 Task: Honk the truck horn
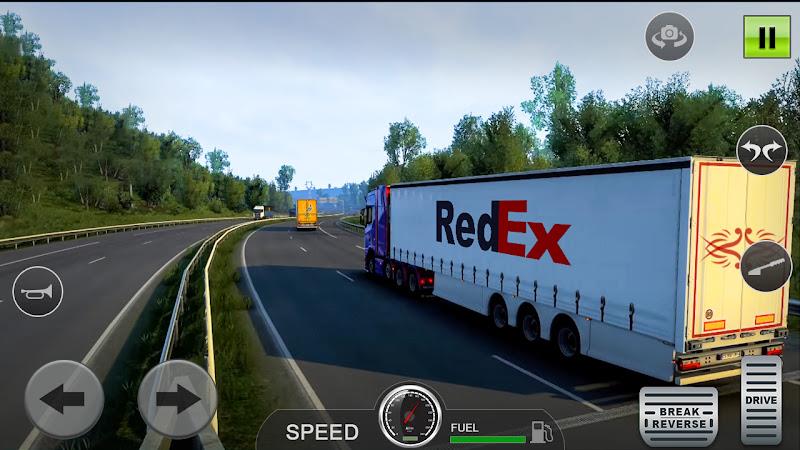pos(38,293)
